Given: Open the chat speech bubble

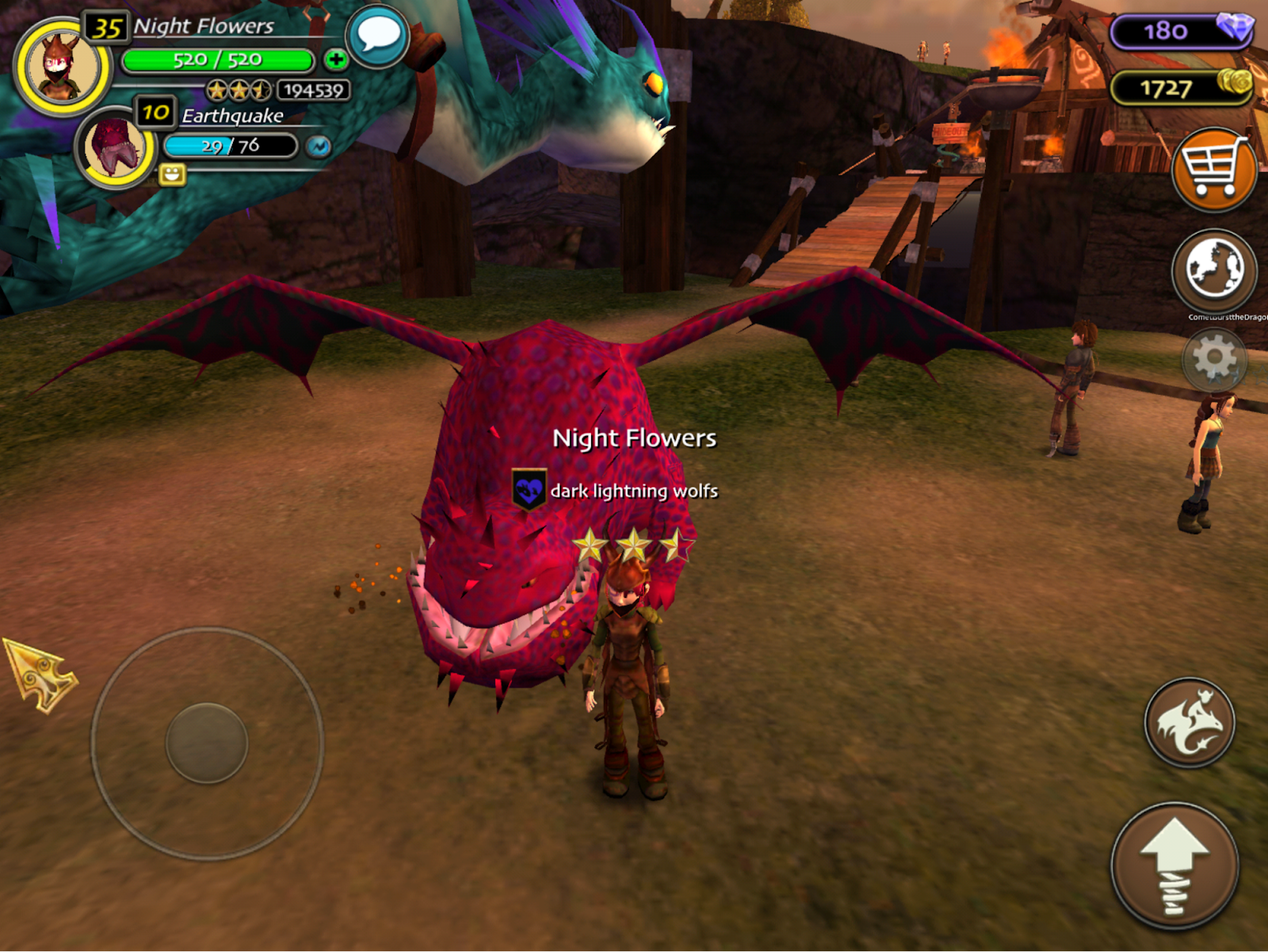Looking at the screenshot, I should point(378,36).
